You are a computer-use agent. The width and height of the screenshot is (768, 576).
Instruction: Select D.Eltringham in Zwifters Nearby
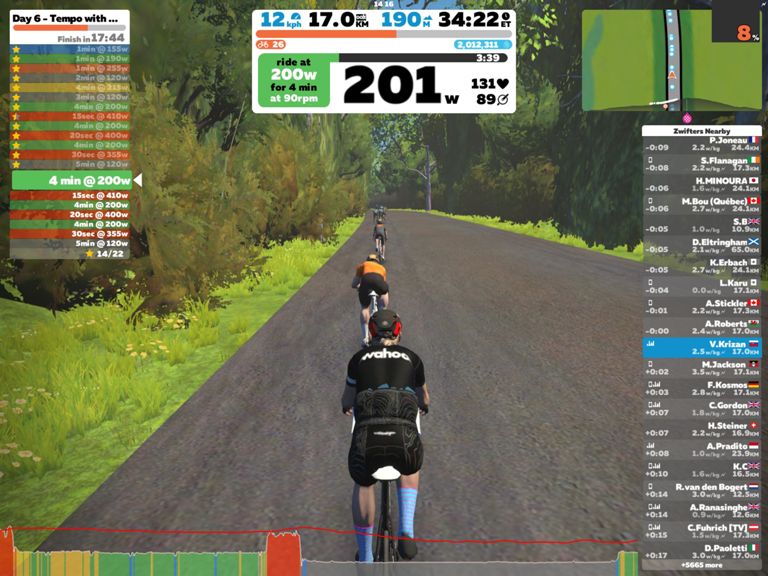pos(702,246)
